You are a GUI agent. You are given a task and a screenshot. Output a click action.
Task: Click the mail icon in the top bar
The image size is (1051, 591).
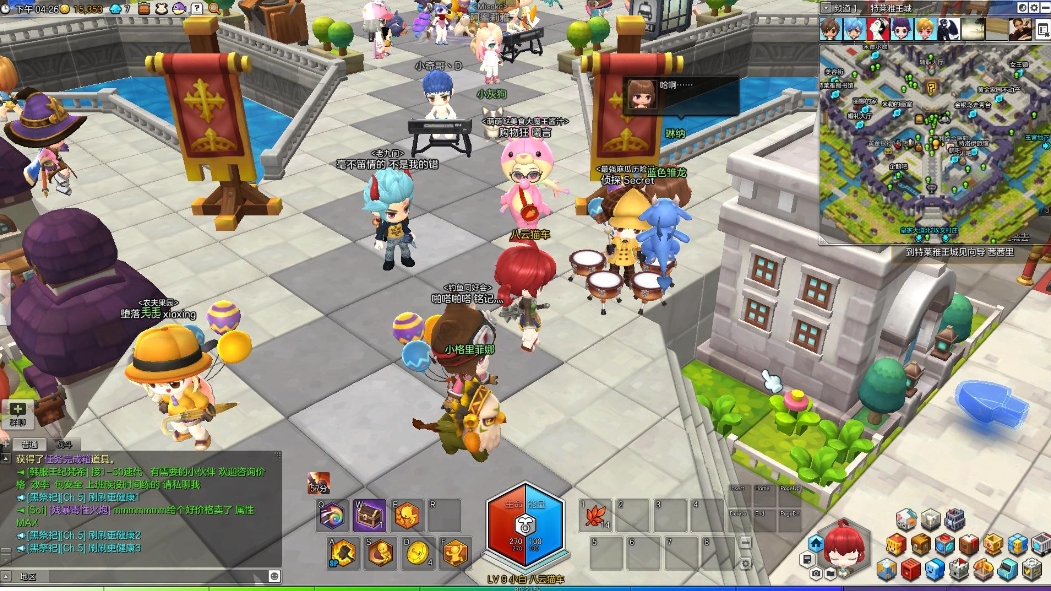[x=199, y=8]
